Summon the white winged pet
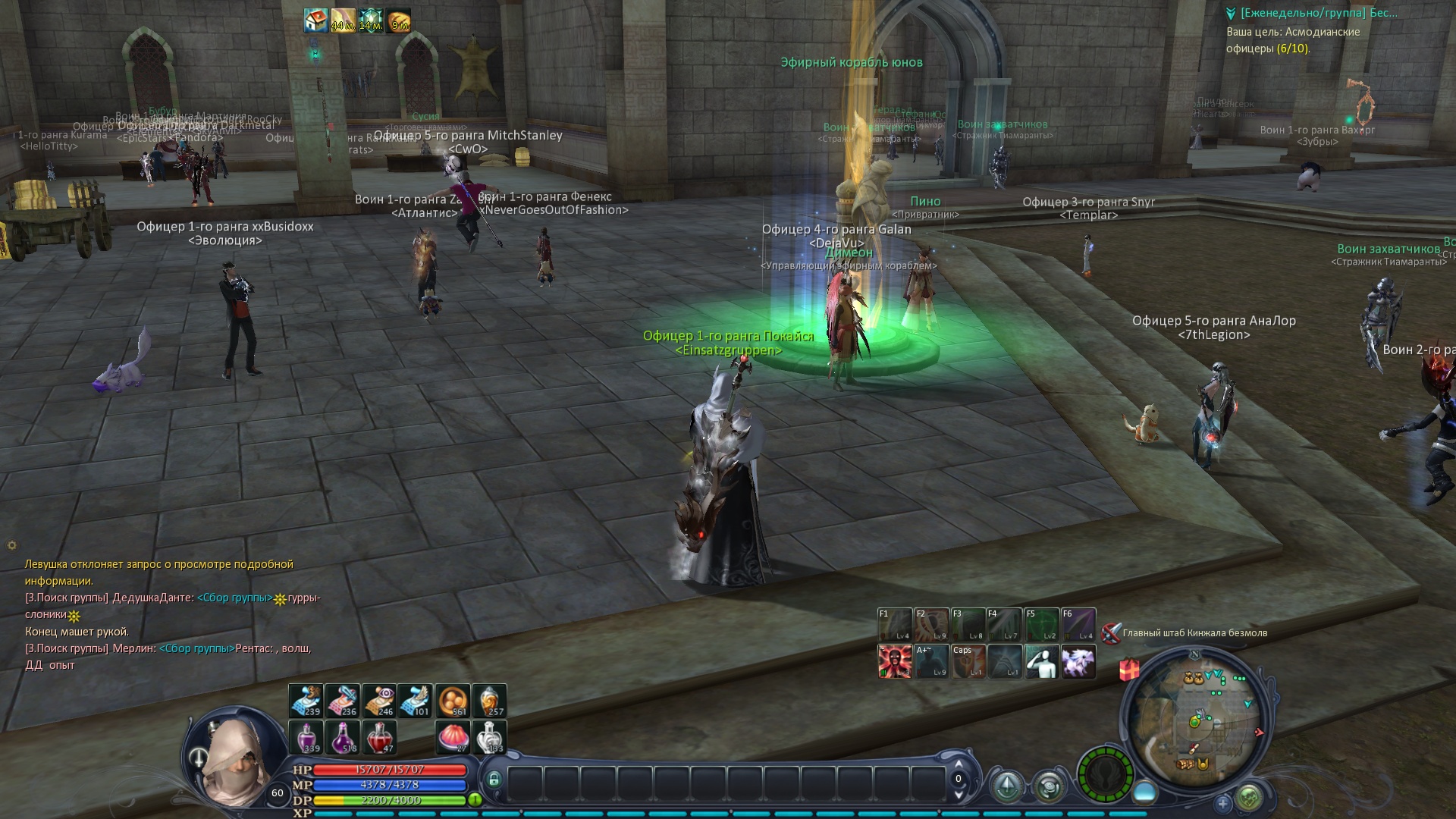Image resolution: width=1456 pixels, height=819 pixels. 1078,661
